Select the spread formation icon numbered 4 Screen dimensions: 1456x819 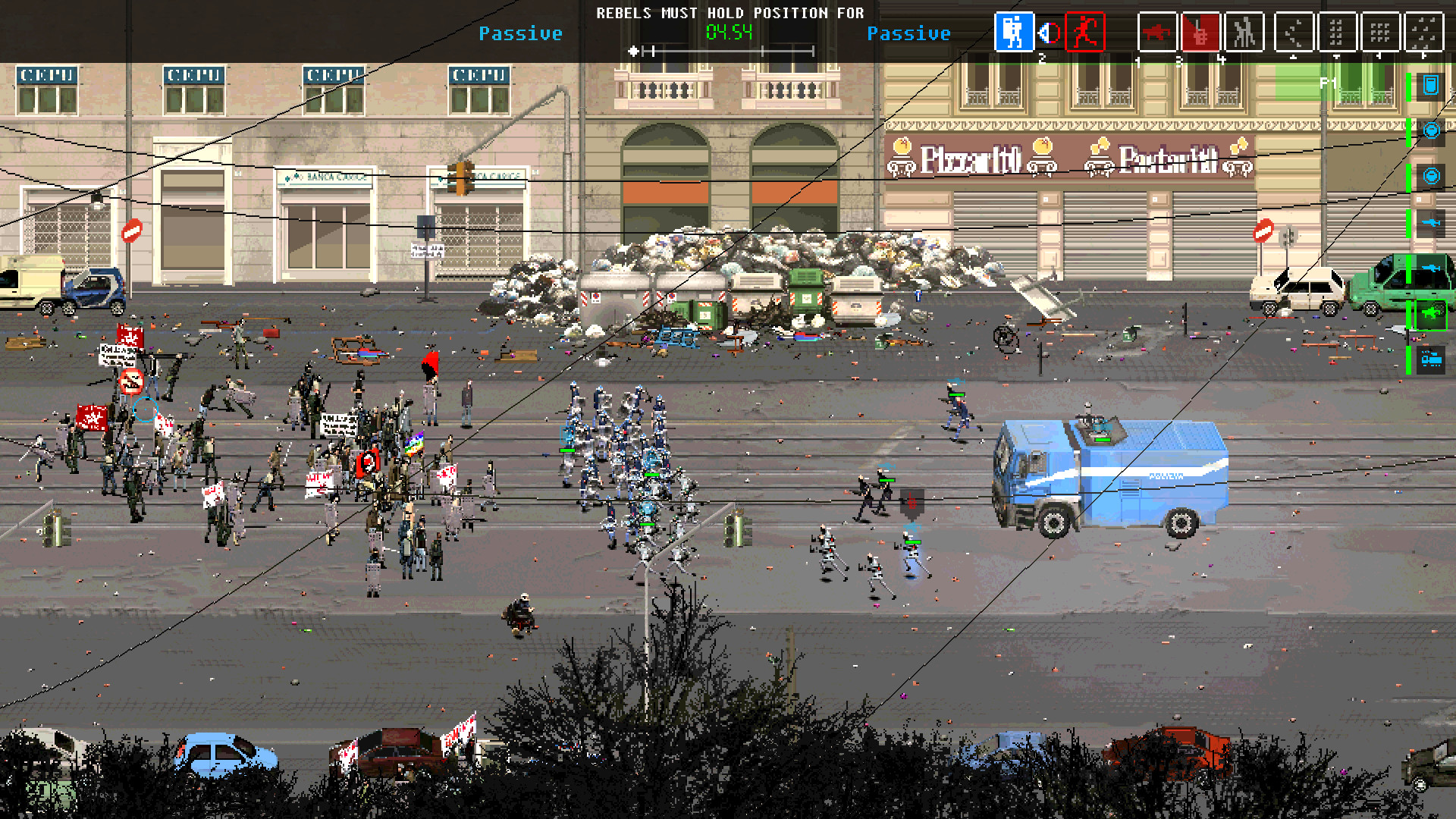[1424, 33]
